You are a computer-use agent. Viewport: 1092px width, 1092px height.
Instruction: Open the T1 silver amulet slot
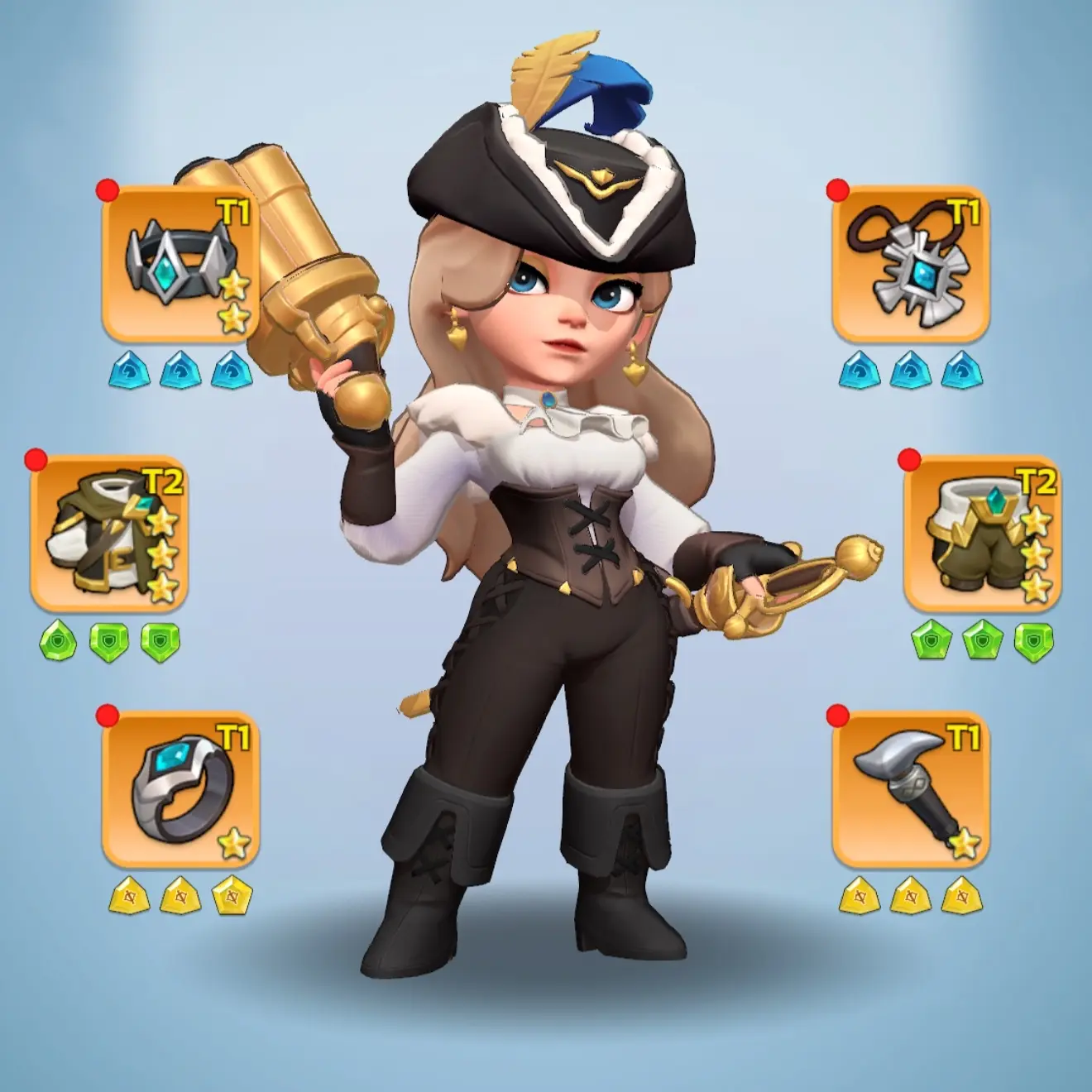(910, 264)
